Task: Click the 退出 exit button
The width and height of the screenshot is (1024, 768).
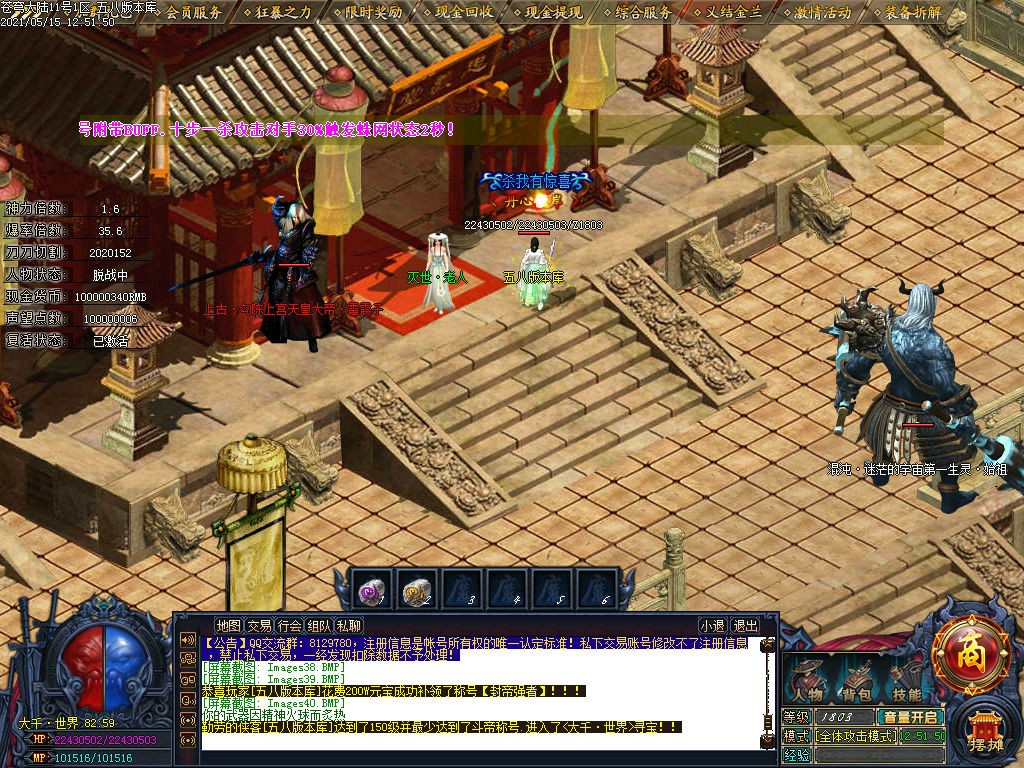Action: tap(745, 625)
